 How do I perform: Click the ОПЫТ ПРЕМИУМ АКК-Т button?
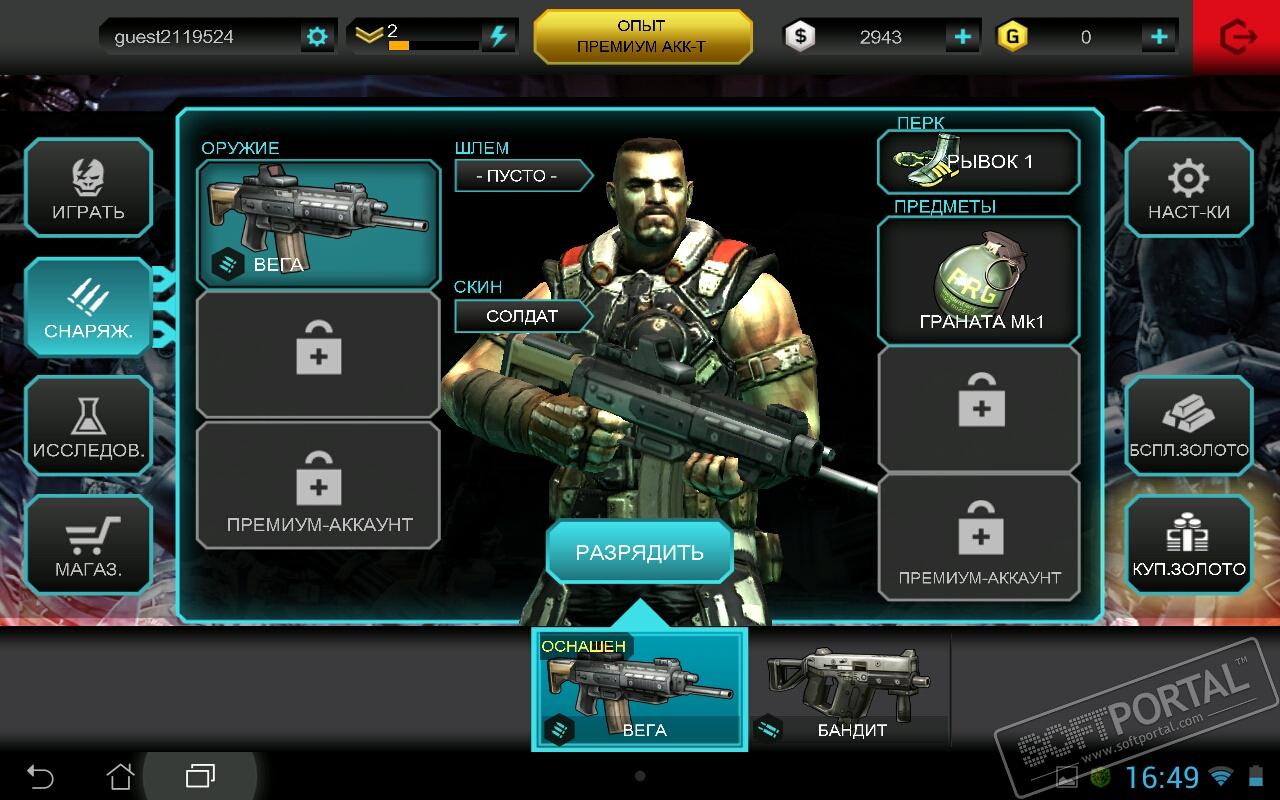point(642,37)
